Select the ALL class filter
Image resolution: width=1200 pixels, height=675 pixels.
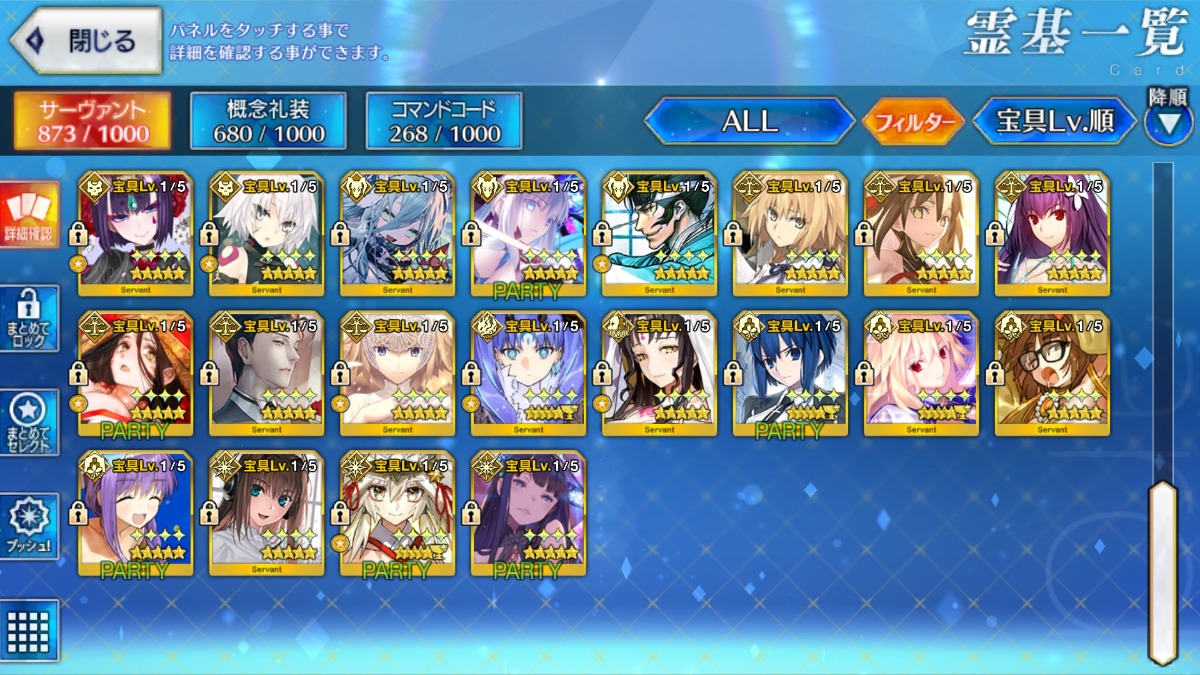tap(749, 122)
